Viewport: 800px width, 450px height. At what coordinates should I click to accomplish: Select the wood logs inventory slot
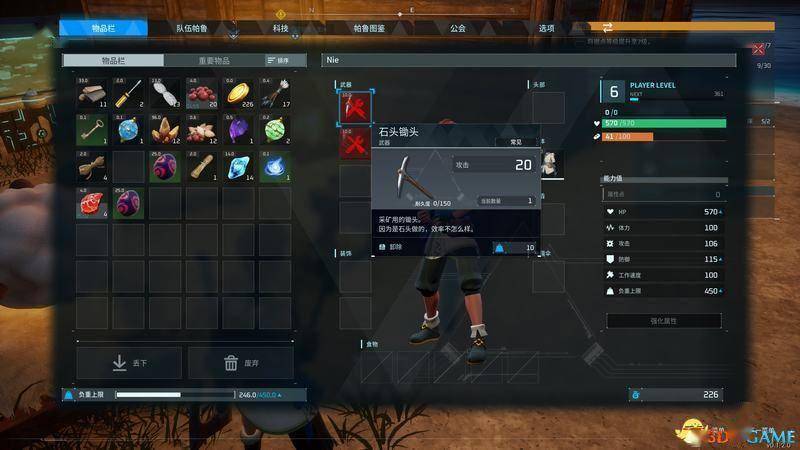(92, 93)
